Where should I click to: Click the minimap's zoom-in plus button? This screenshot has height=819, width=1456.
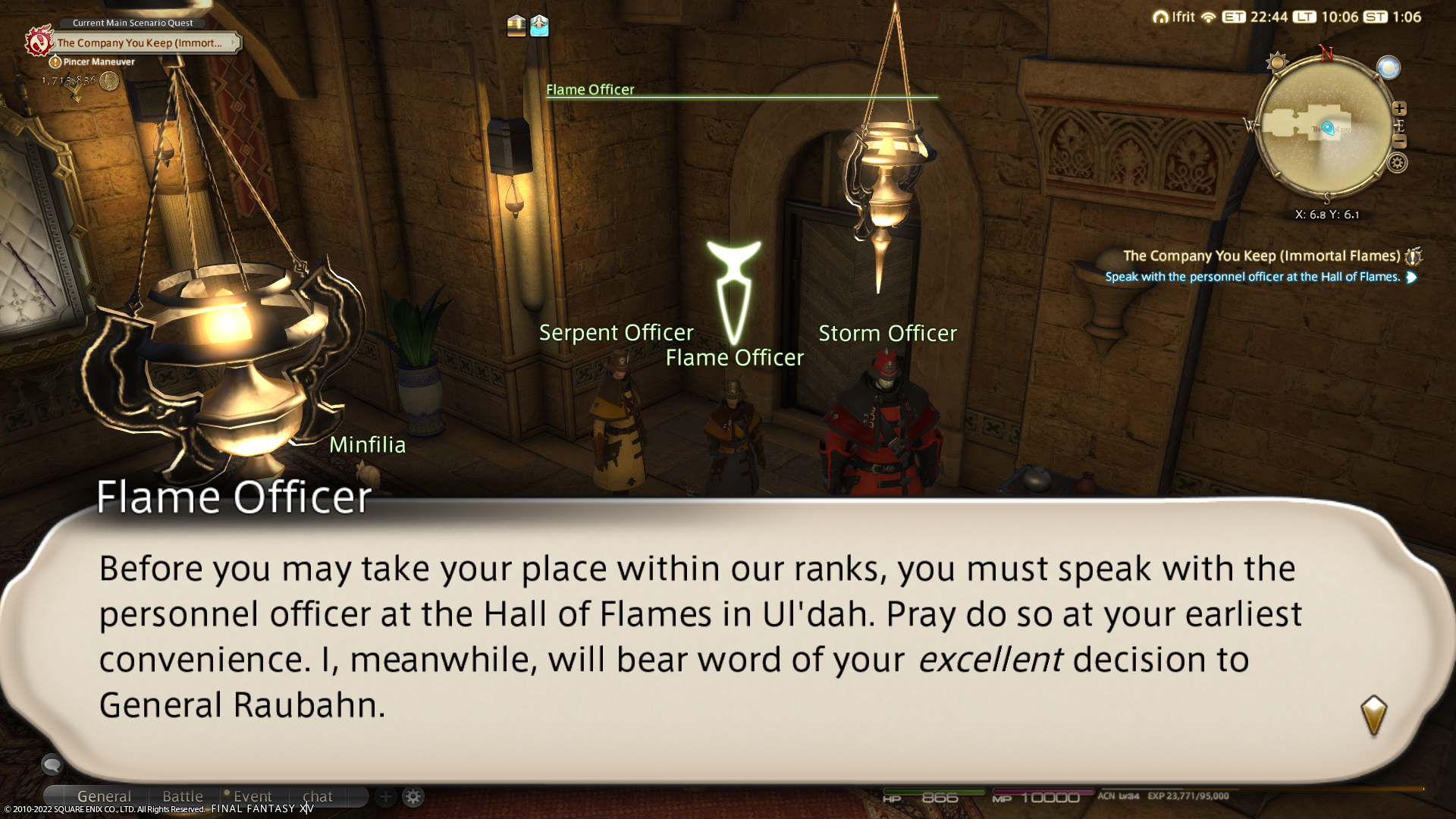coord(1399,108)
